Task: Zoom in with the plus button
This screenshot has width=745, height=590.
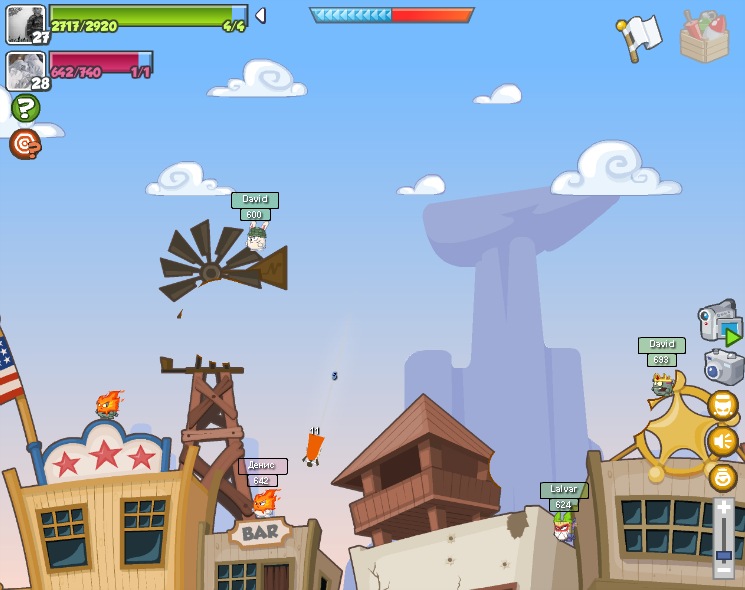Action: (x=723, y=508)
